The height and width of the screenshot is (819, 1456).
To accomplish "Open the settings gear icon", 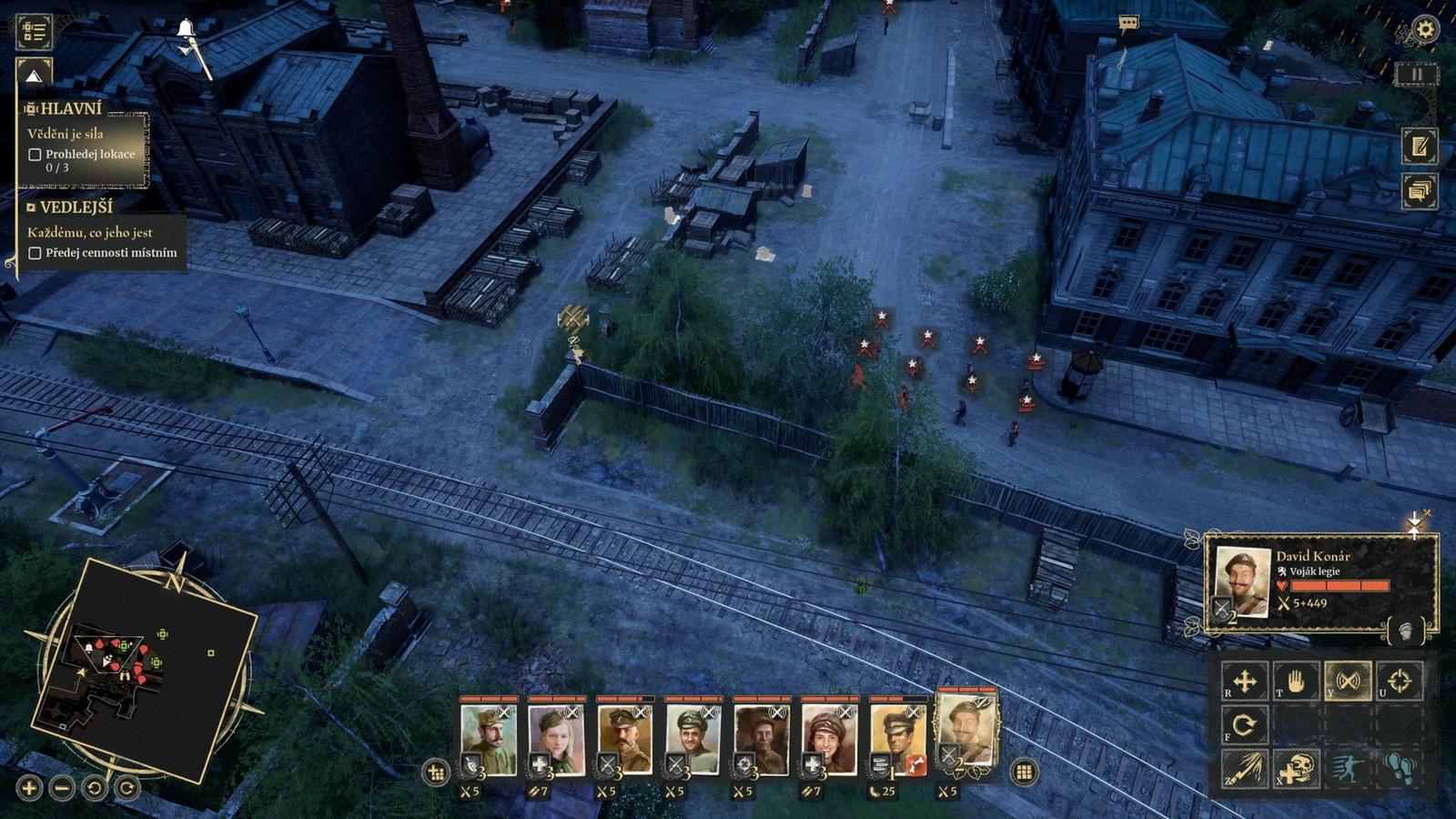I will (1424, 30).
